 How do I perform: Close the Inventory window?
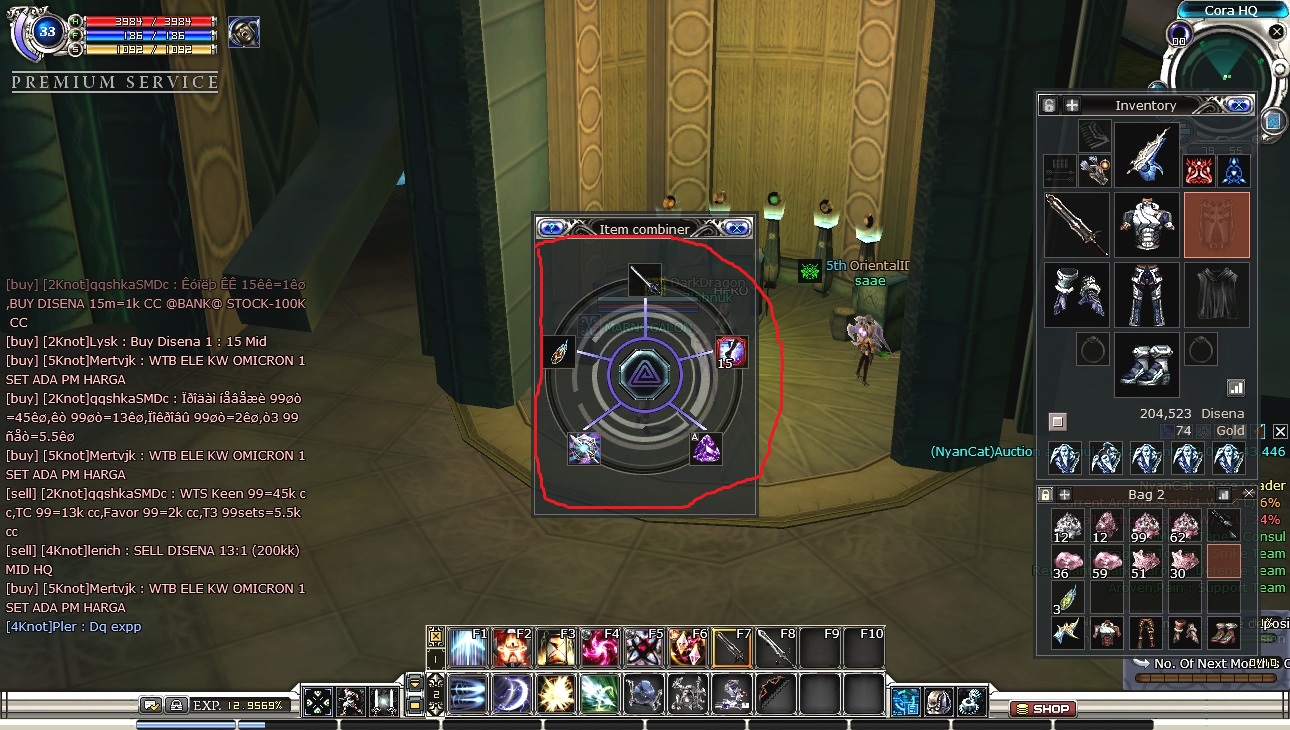[x=1239, y=105]
